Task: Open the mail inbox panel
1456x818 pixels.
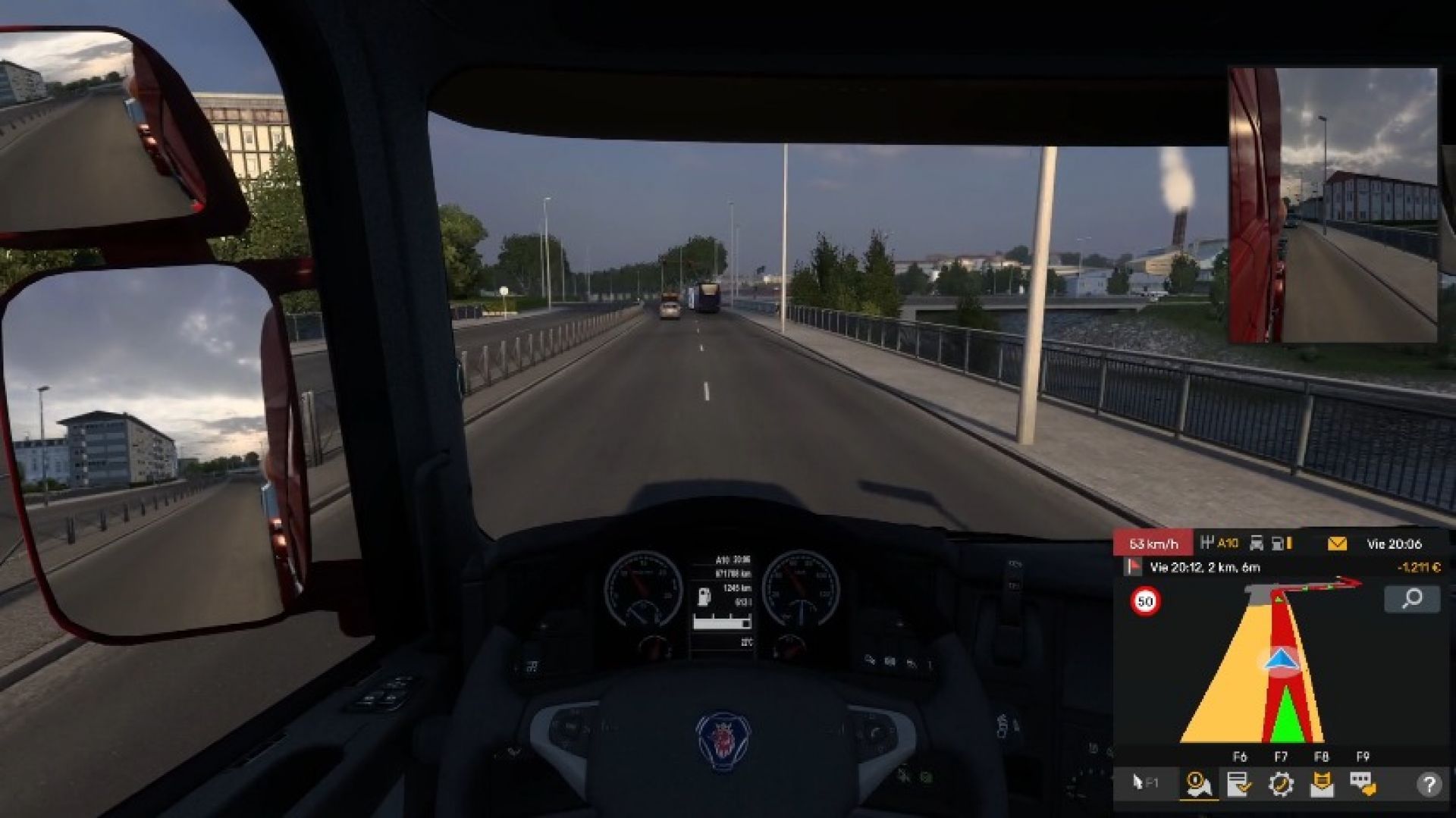Action: point(1323,785)
